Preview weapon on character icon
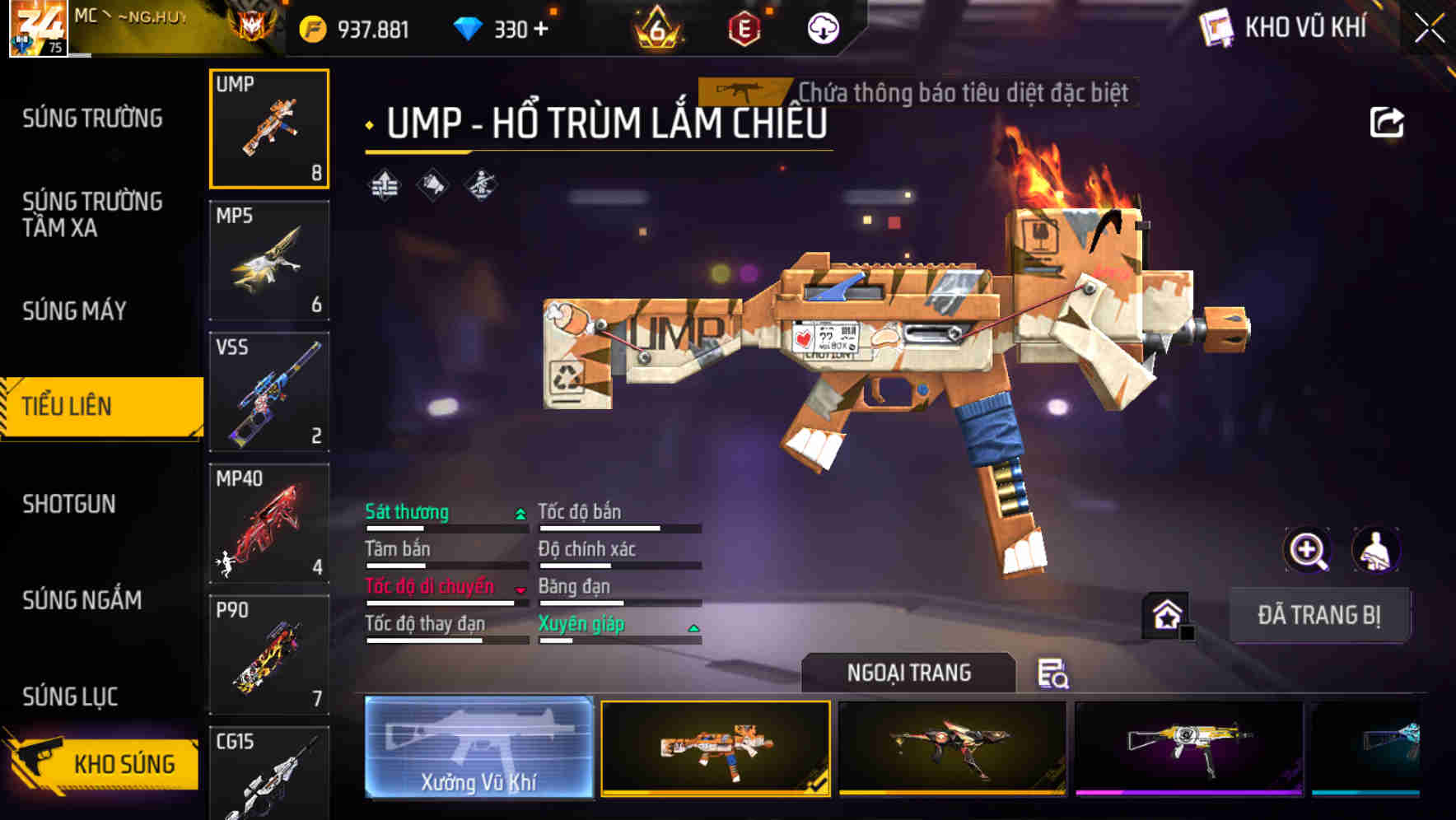Screen dimensions: 1456x820 click(x=1375, y=550)
